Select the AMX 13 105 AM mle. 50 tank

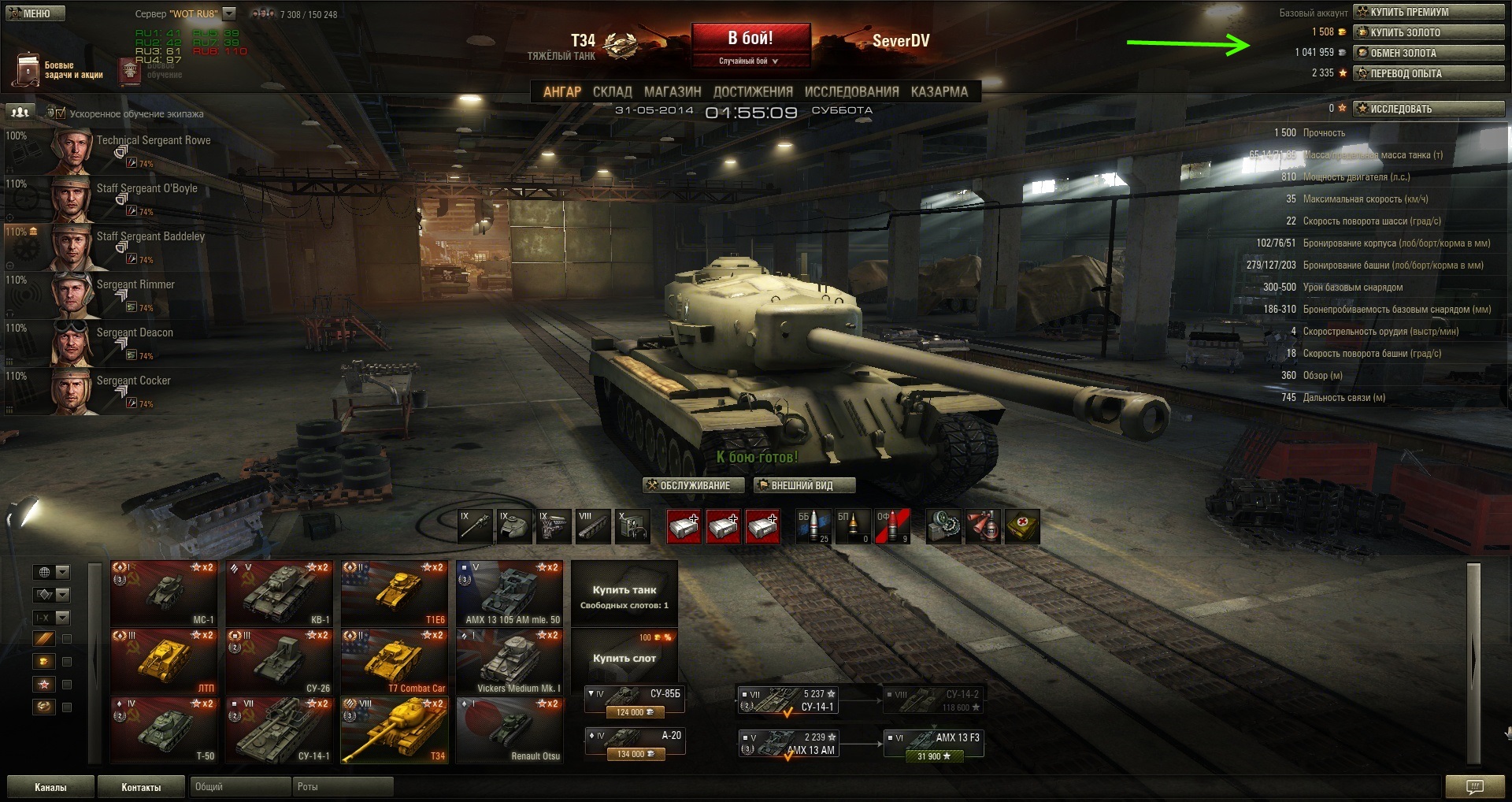click(511, 593)
